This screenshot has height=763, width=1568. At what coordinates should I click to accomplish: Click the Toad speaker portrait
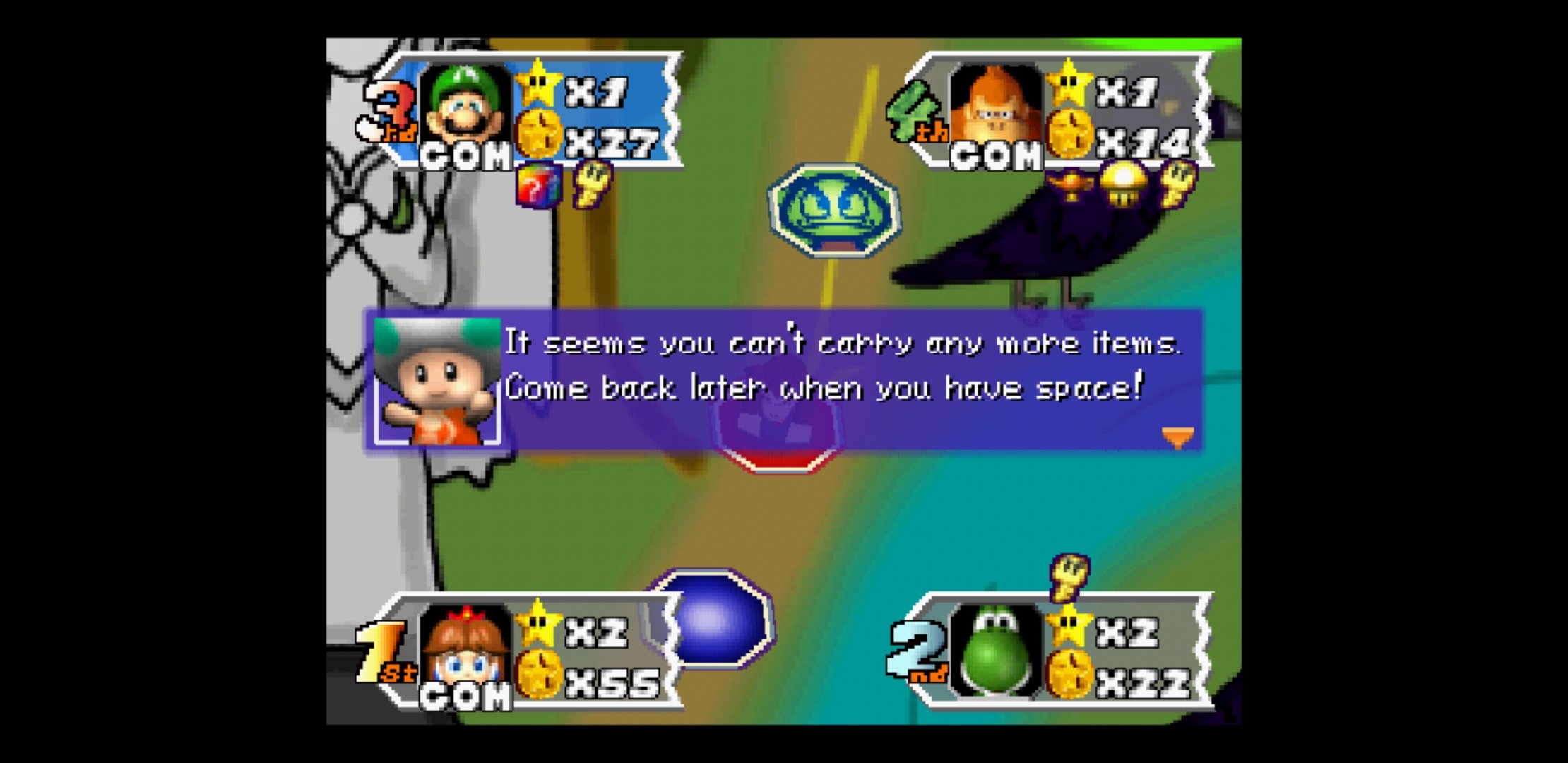[x=436, y=381]
